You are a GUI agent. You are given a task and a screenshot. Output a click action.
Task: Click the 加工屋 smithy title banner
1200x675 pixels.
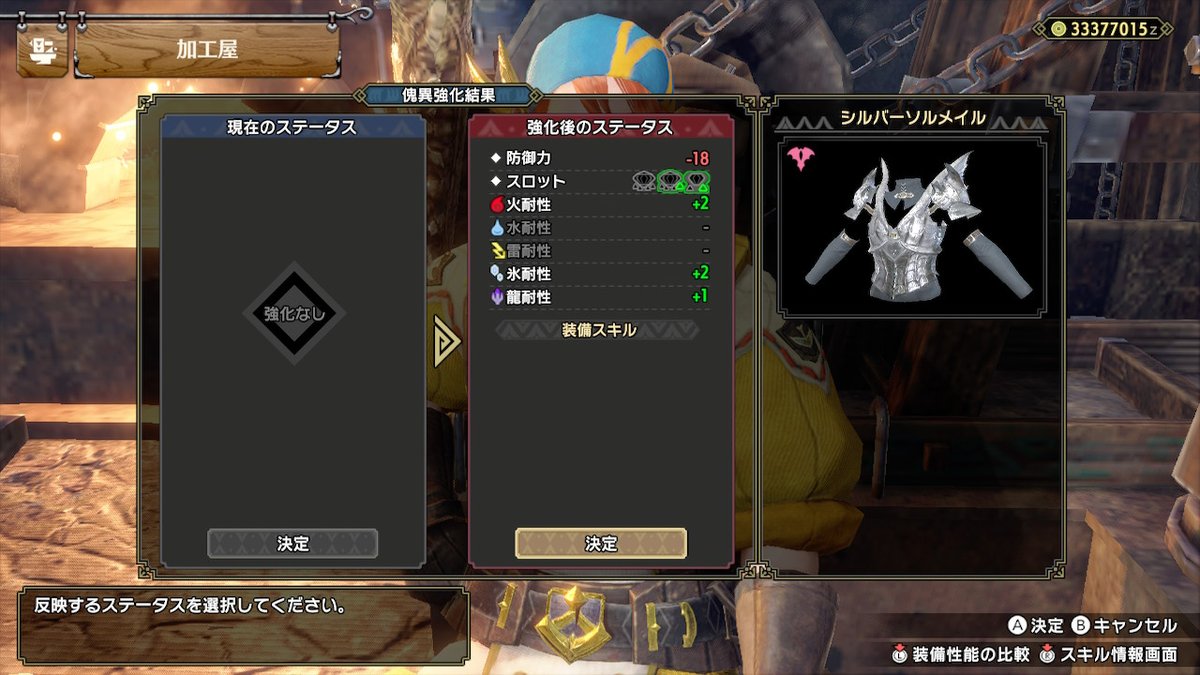click(207, 50)
